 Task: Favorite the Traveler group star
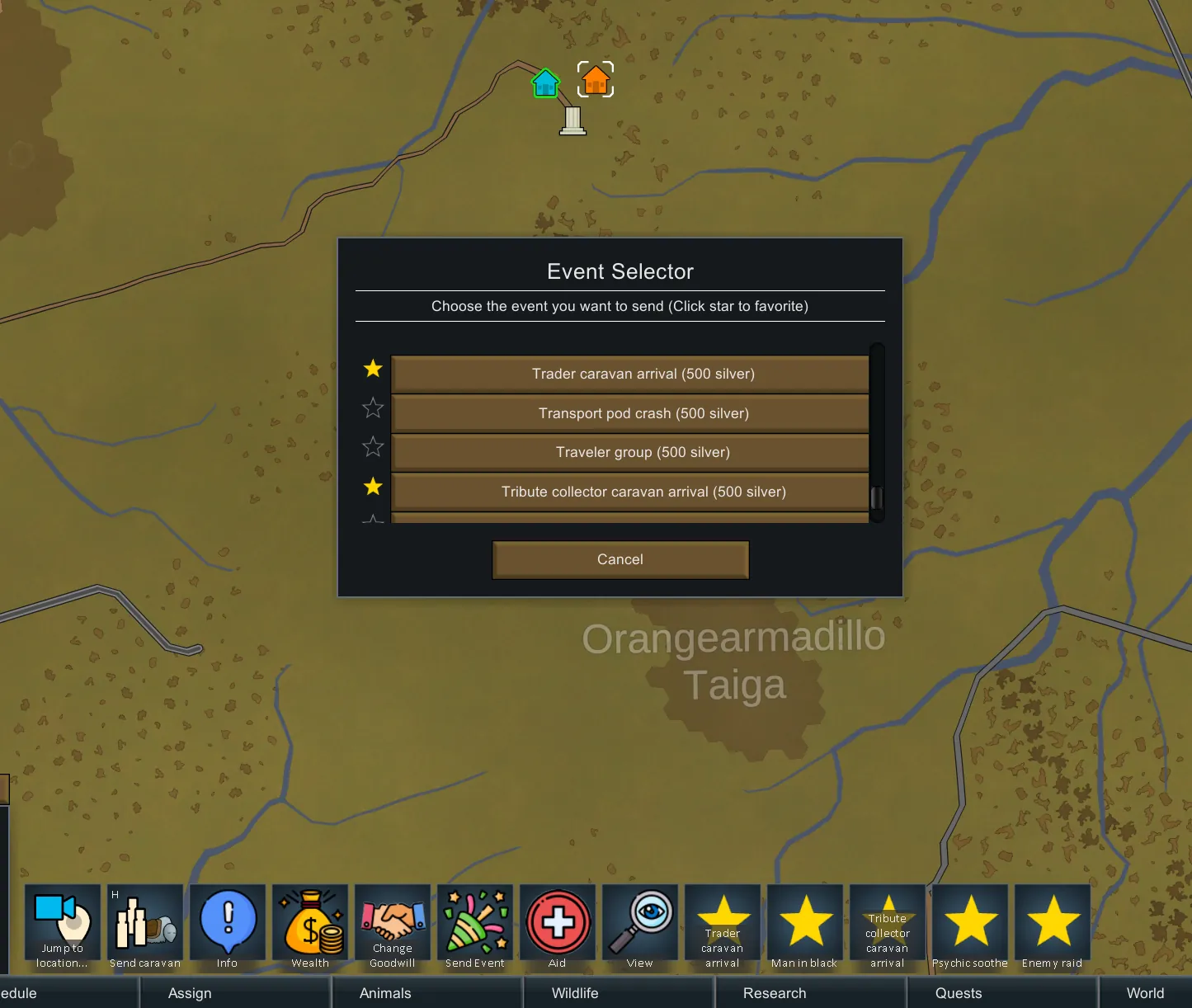(x=373, y=447)
